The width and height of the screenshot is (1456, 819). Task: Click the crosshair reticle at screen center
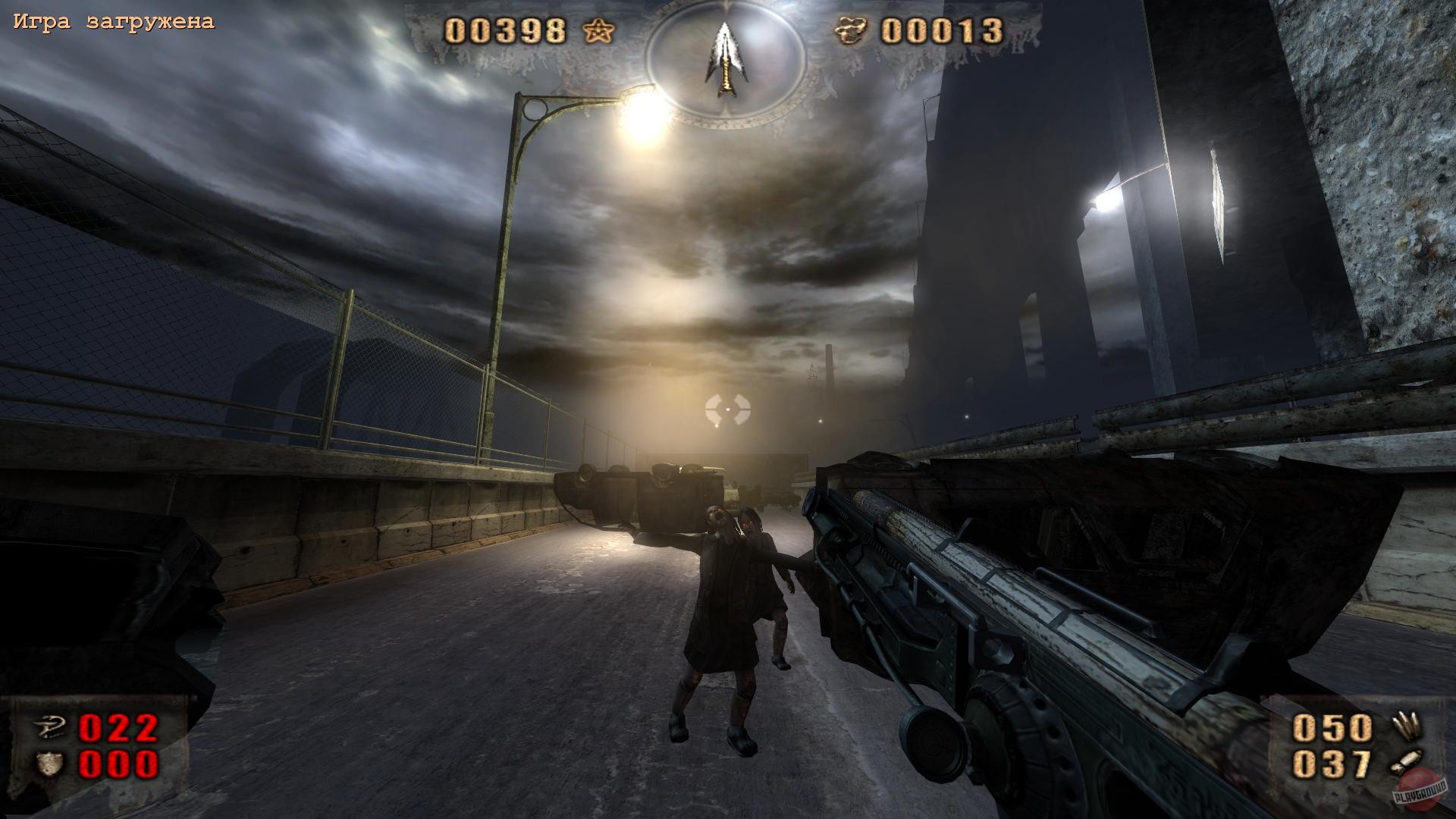pyautogui.click(x=728, y=410)
